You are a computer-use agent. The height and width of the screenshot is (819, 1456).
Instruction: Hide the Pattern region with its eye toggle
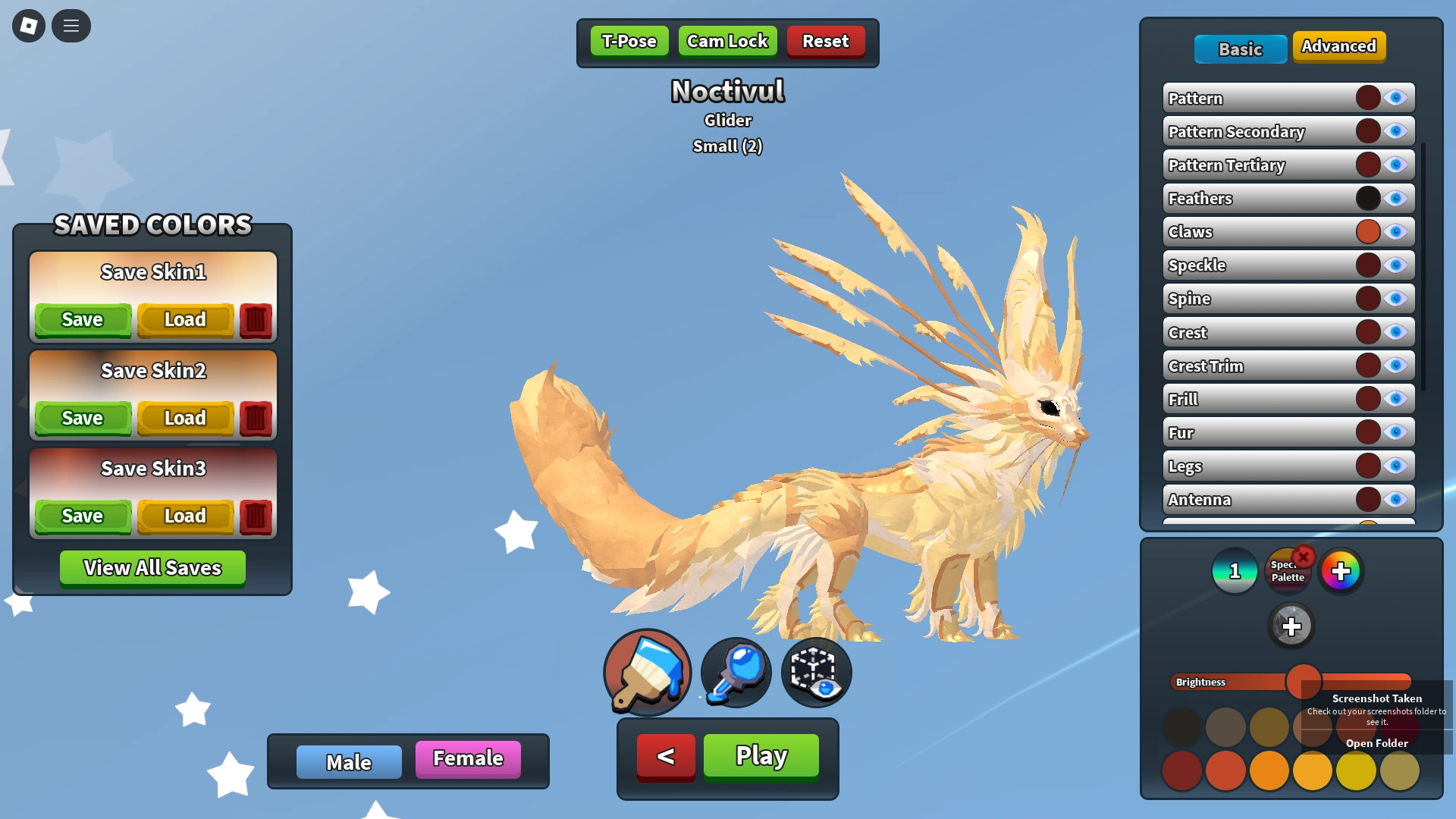(1396, 97)
